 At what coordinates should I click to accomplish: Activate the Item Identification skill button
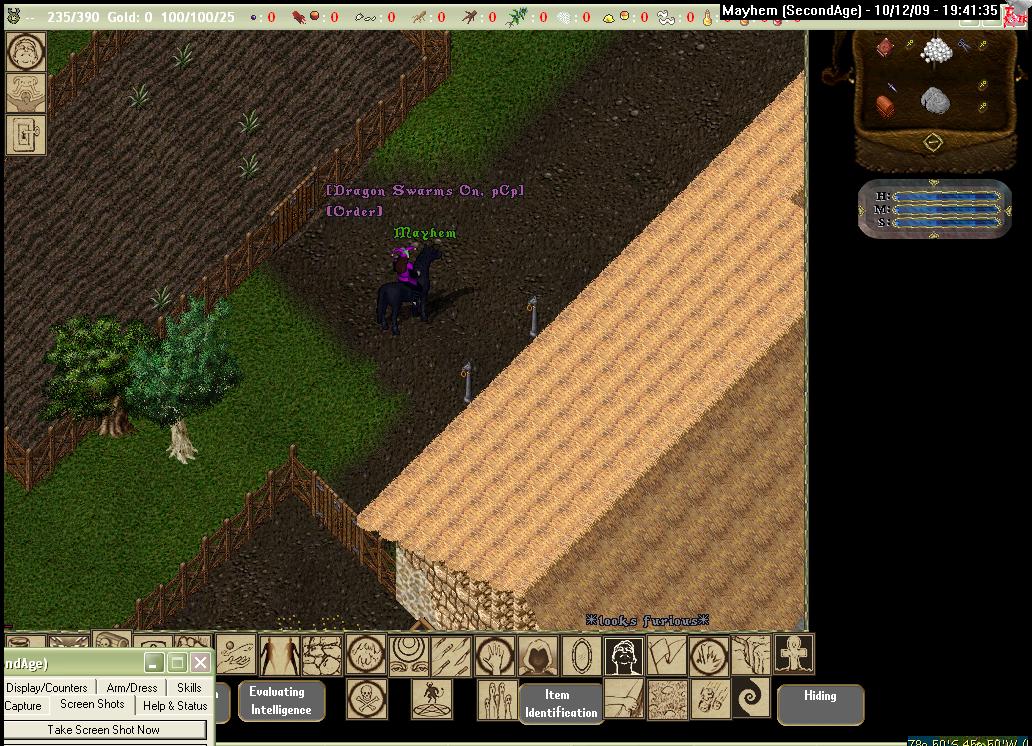click(561, 704)
